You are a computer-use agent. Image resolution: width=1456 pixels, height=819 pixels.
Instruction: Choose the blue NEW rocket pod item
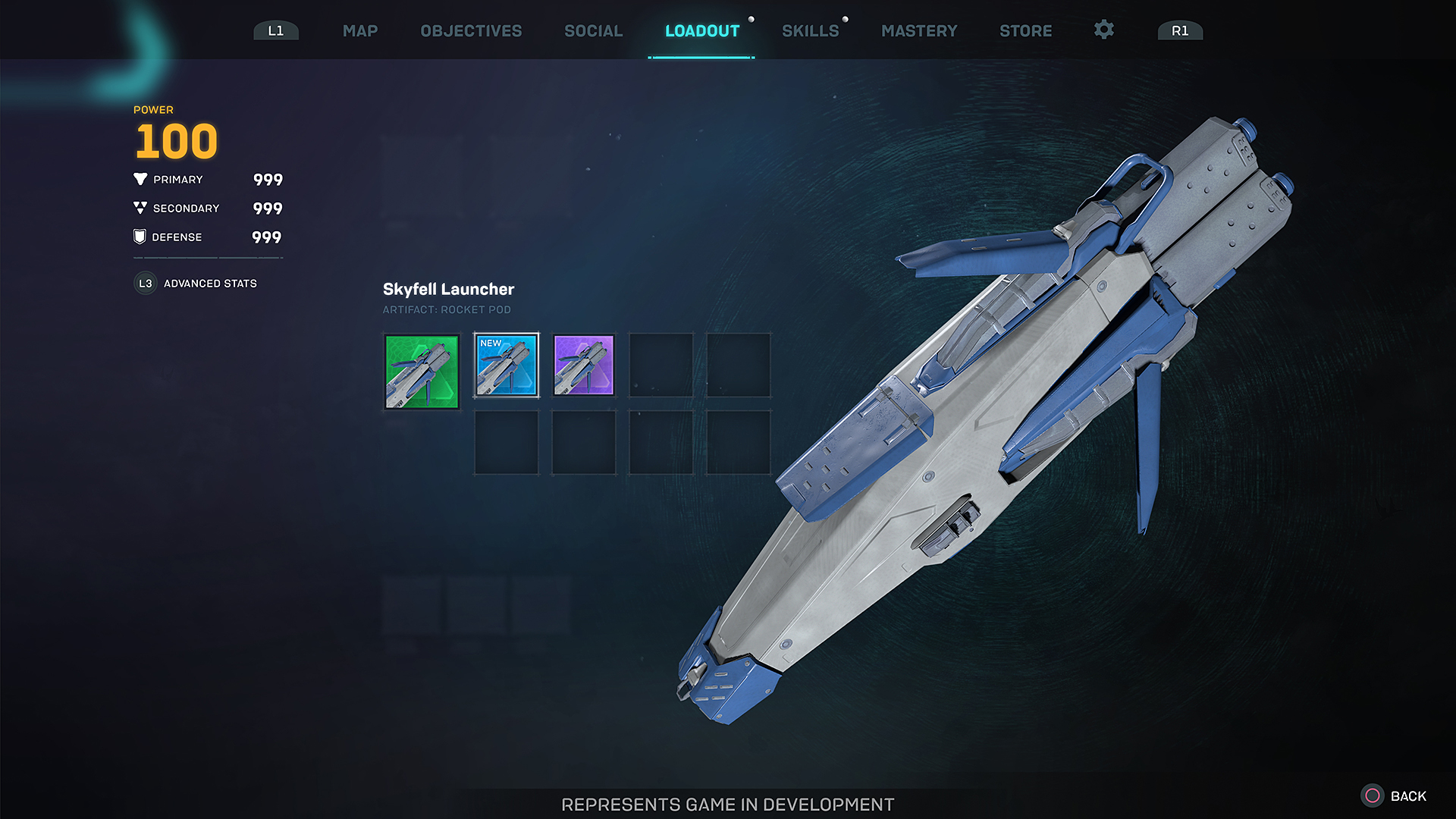[507, 366]
